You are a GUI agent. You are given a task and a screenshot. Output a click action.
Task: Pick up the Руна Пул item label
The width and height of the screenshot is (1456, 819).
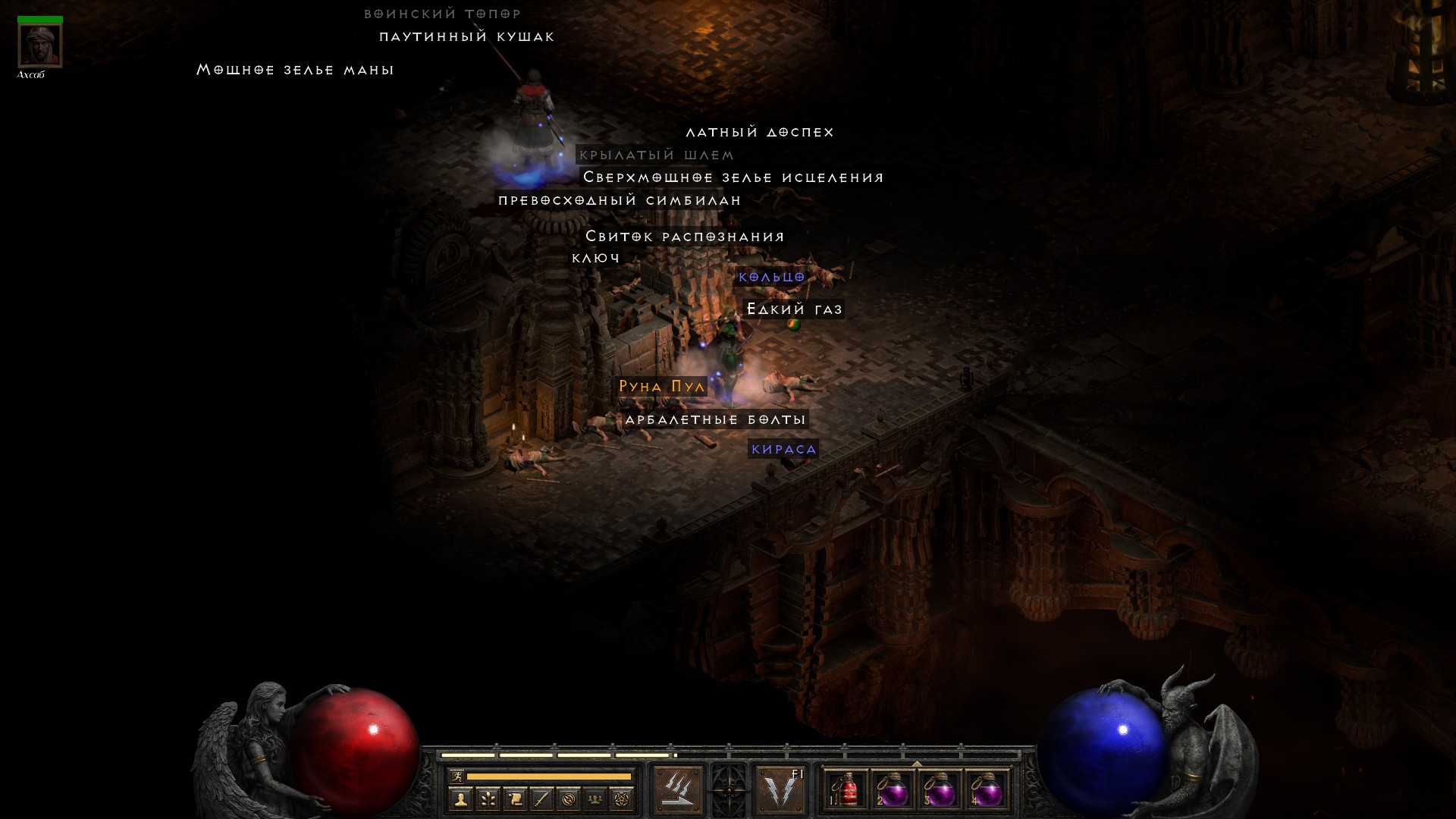[x=662, y=387]
